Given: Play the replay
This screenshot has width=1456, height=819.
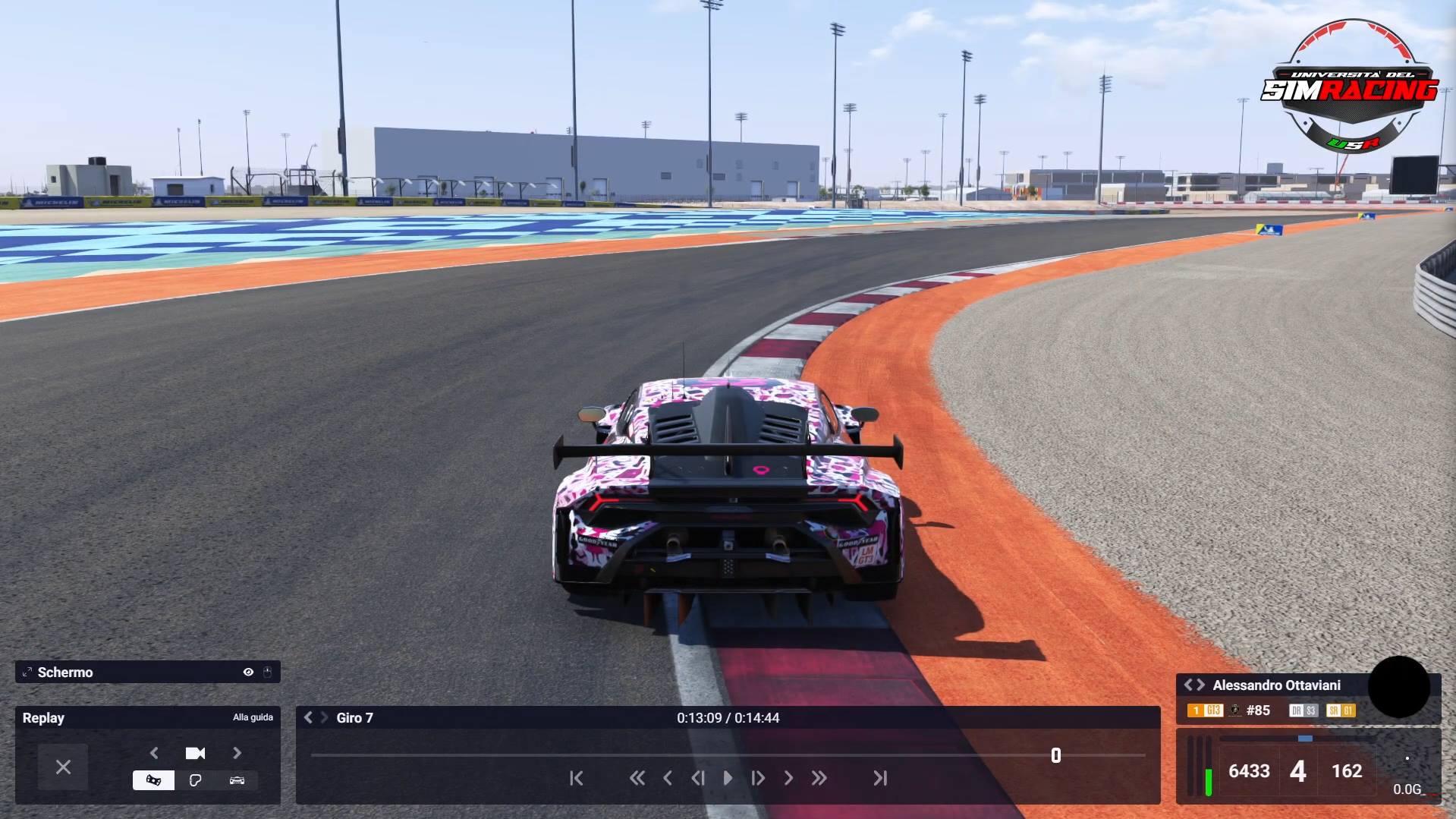Looking at the screenshot, I should point(728,778).
